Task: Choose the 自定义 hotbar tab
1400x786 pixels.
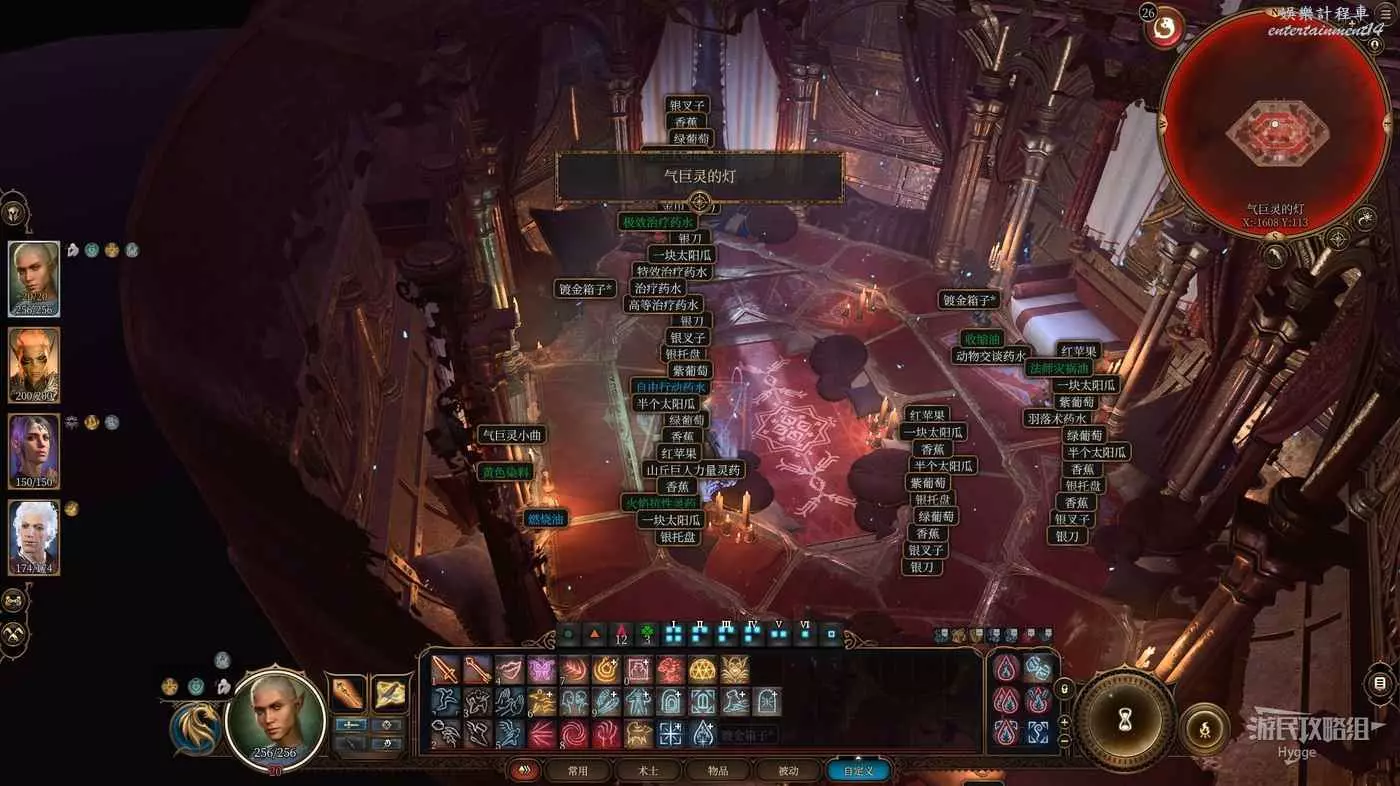Action: tap(858, 771)
